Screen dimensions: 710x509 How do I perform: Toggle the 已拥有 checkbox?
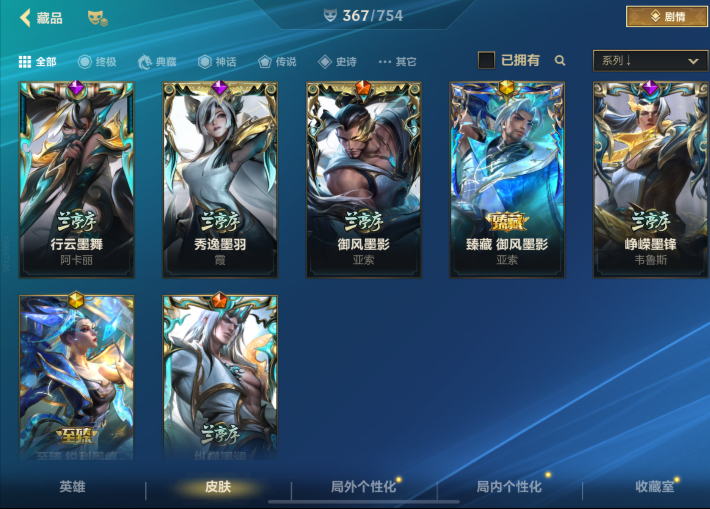point(487,60)
